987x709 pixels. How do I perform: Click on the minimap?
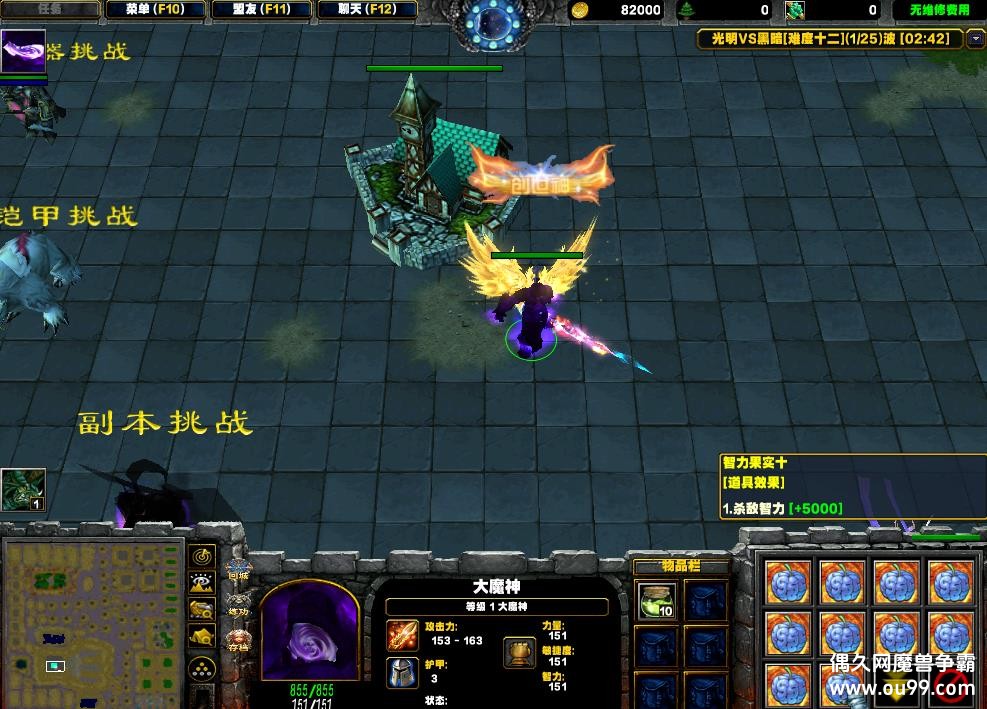[93, 620]
